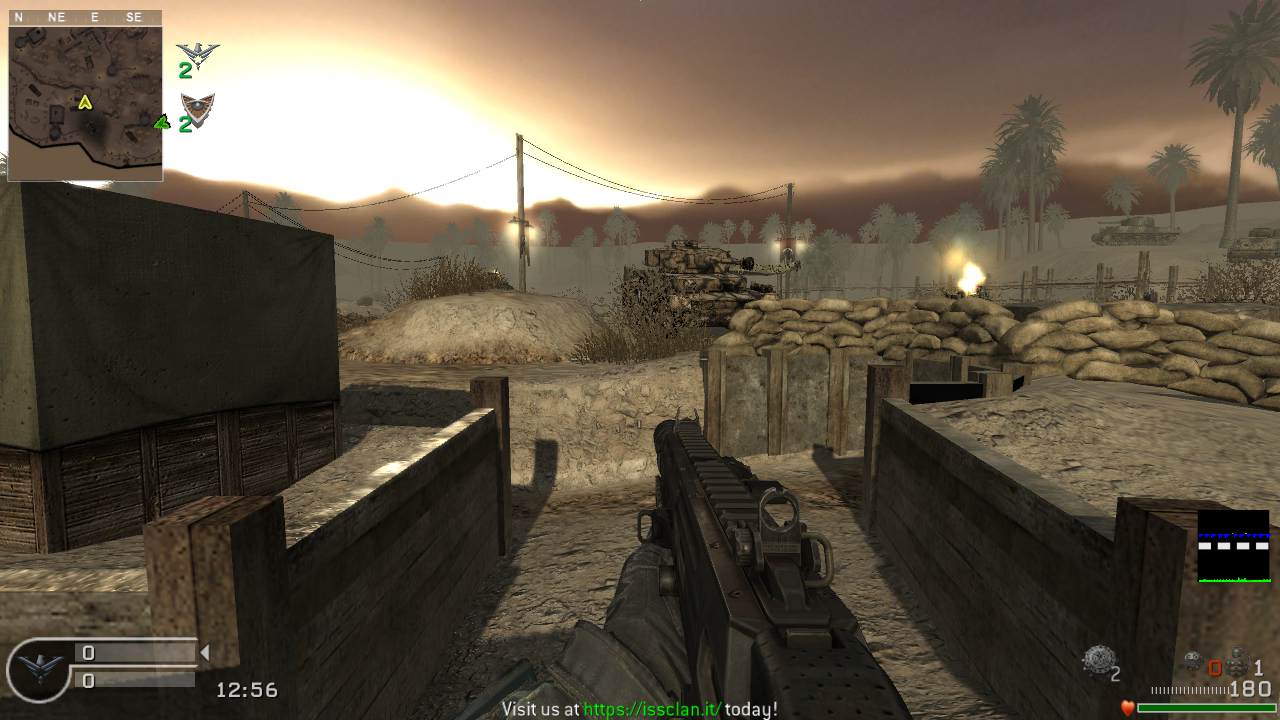Select the yellow player arrow on the minimap
The image size is (1280, 720).
click(85, 101)
